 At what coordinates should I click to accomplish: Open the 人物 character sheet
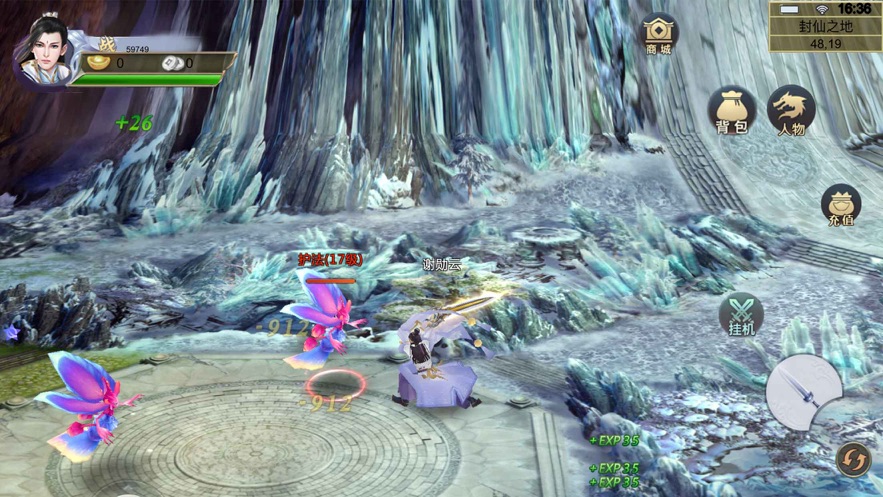point(791,110)
